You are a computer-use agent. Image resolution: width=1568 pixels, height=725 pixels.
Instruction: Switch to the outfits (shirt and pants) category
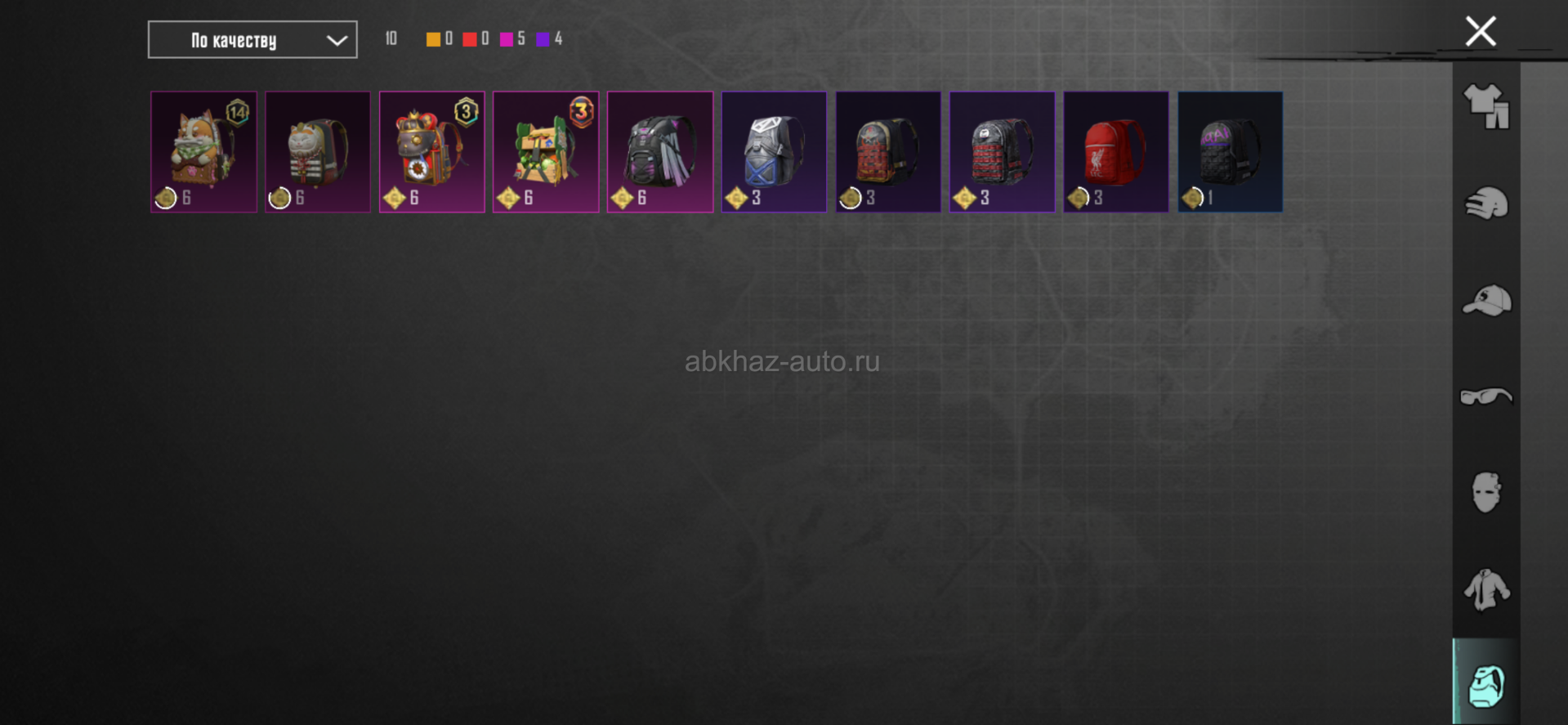tap(1486, 107)
